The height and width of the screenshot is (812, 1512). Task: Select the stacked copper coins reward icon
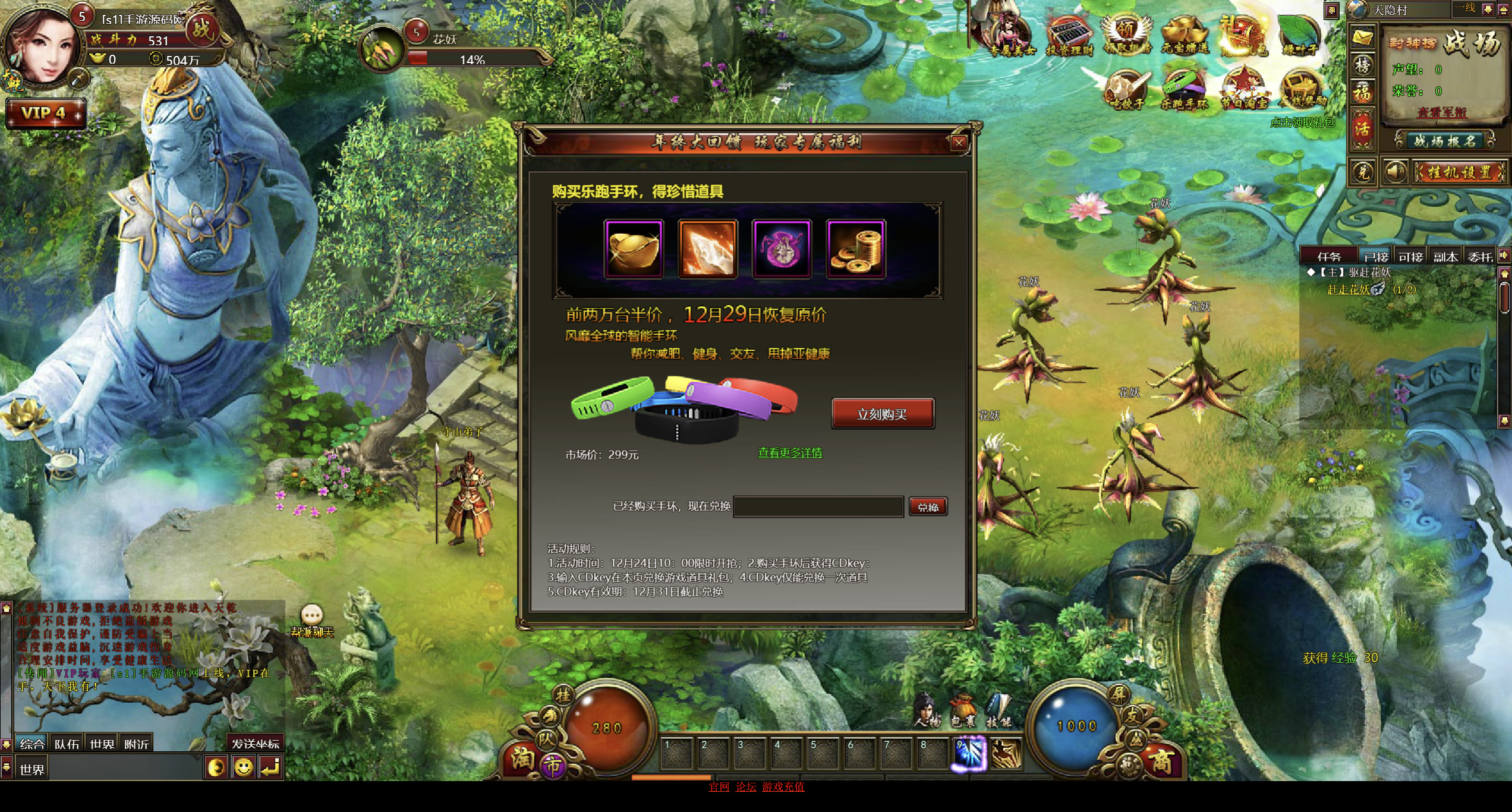(855, 248)
